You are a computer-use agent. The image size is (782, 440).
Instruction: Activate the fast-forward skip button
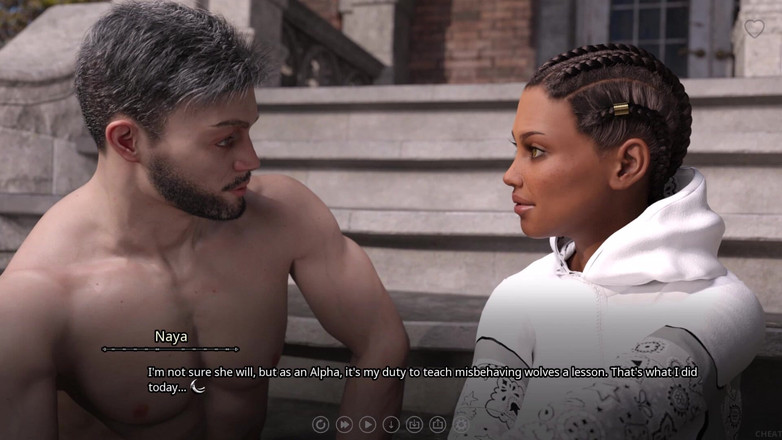pos(344,425)
